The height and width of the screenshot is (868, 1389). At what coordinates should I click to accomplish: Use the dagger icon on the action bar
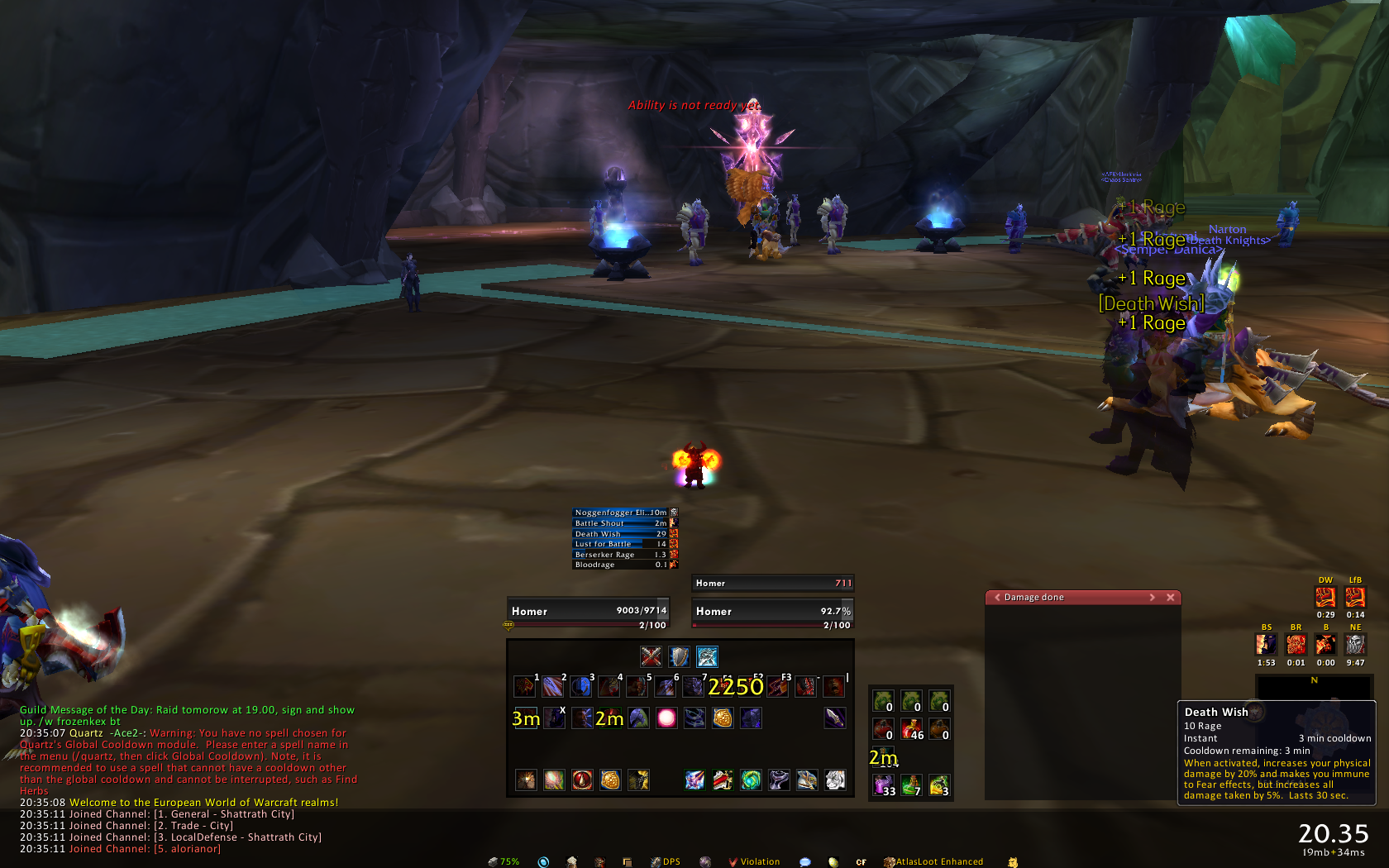pyautogui.click(x=835, y=718)
